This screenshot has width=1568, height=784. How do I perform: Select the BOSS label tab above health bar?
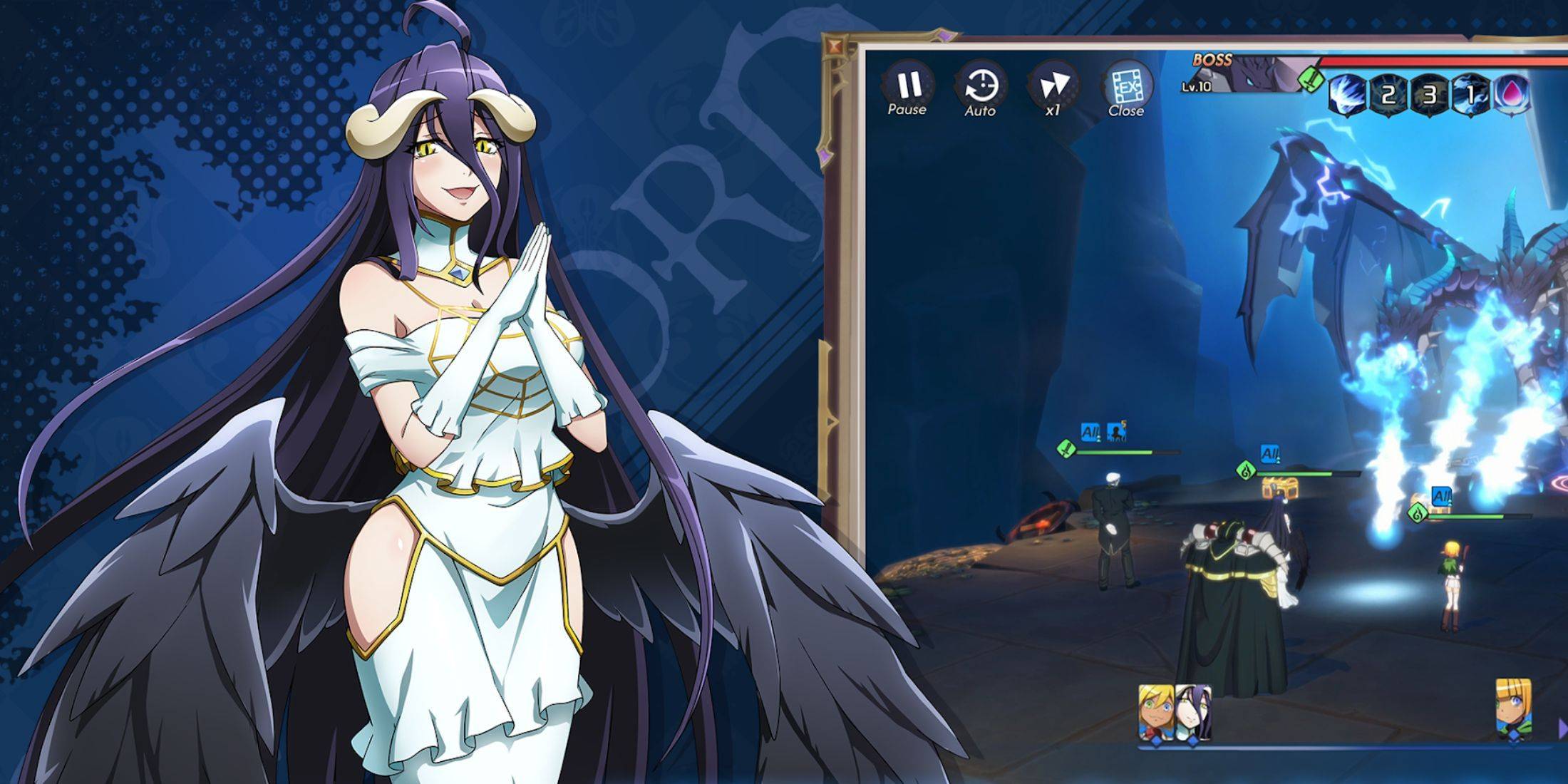point(1212,61)
